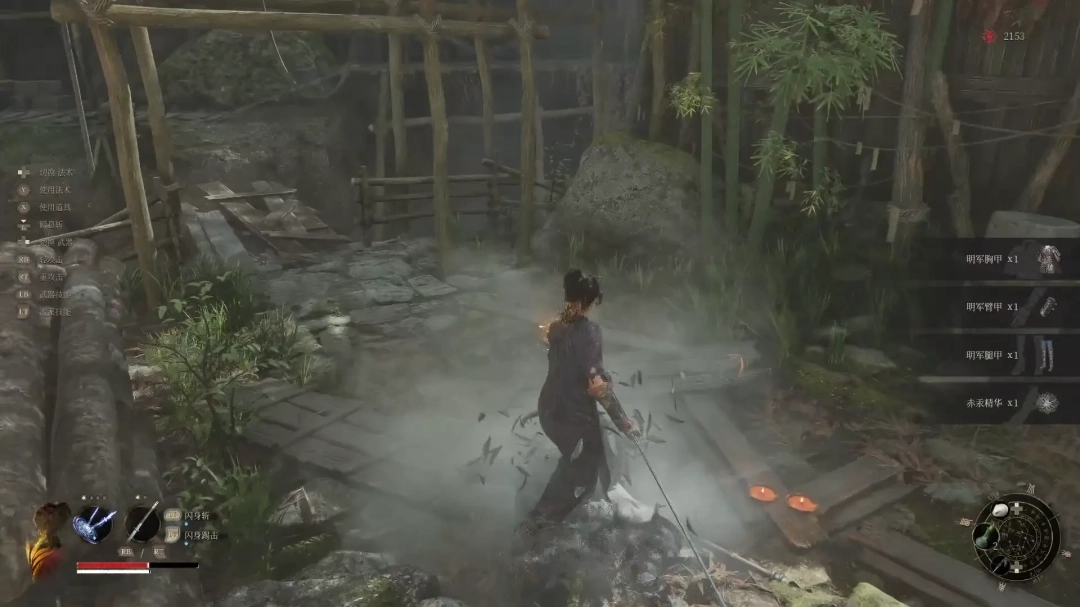Select the blue lightning spell icon
1080x607 pixels.
(x=93, y=524)
